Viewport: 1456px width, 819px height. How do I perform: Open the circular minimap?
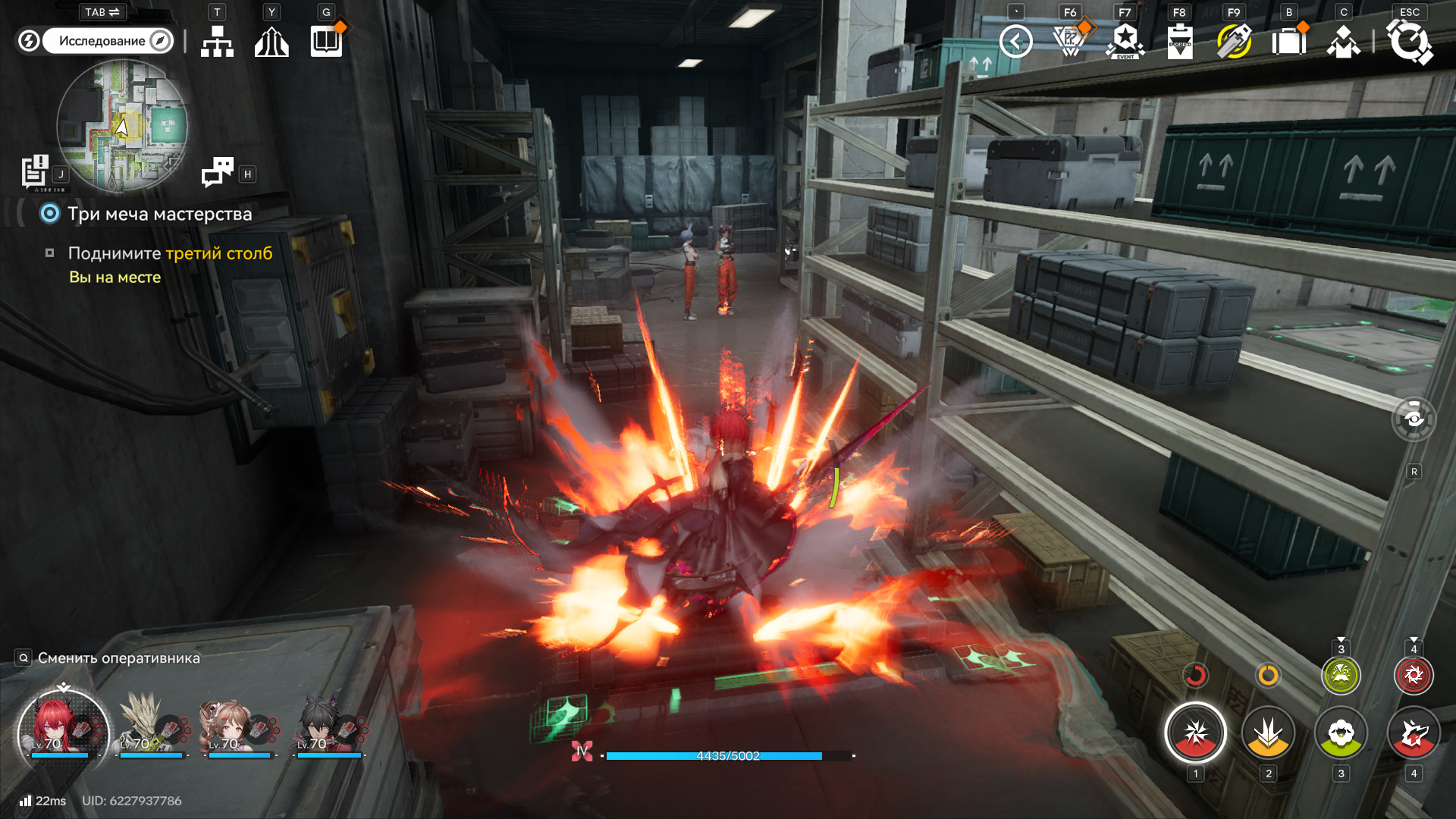(x=122, y=126)
